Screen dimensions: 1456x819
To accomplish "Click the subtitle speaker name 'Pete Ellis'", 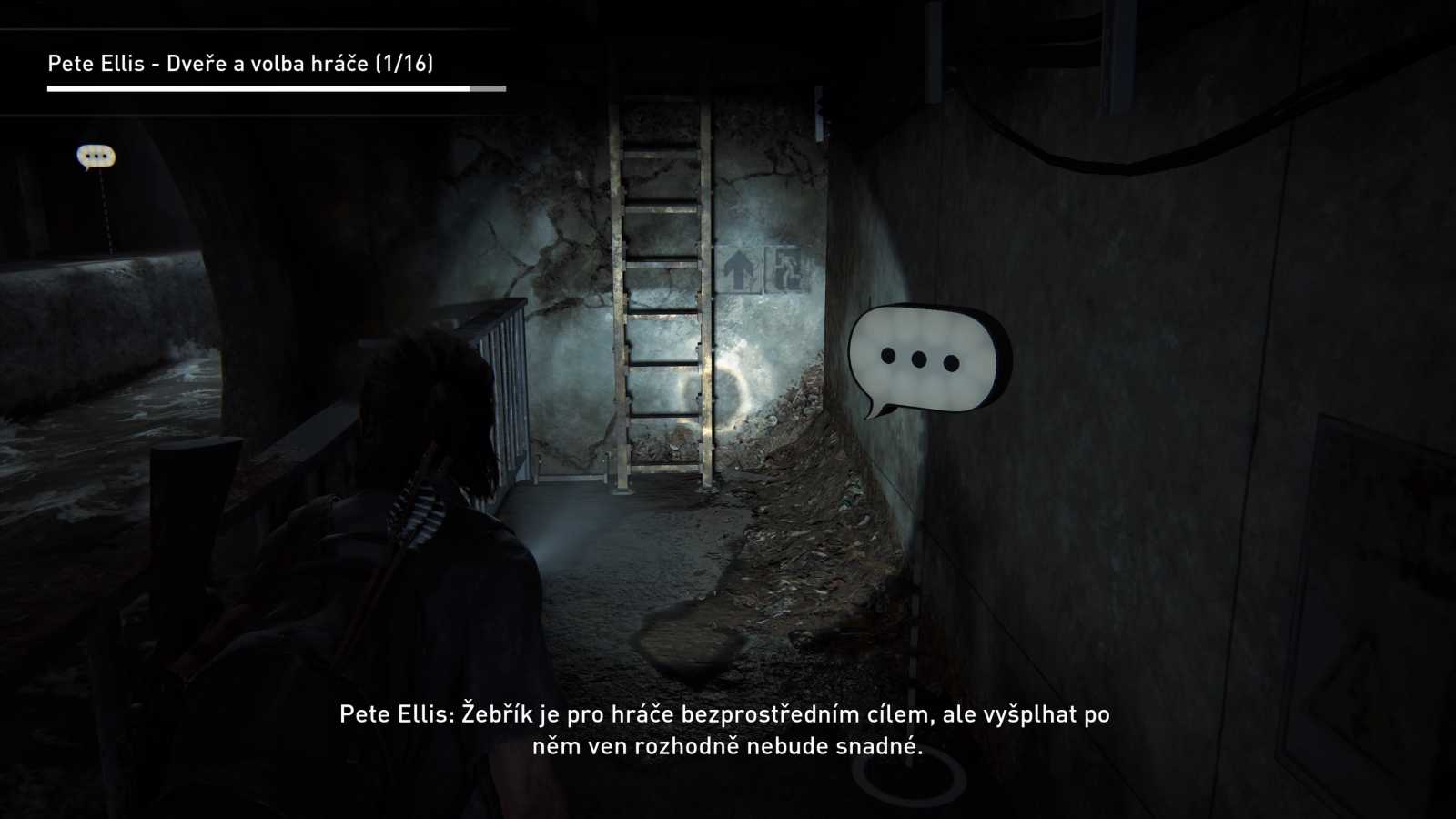I will pyautogui.click(x=393, y=715).
